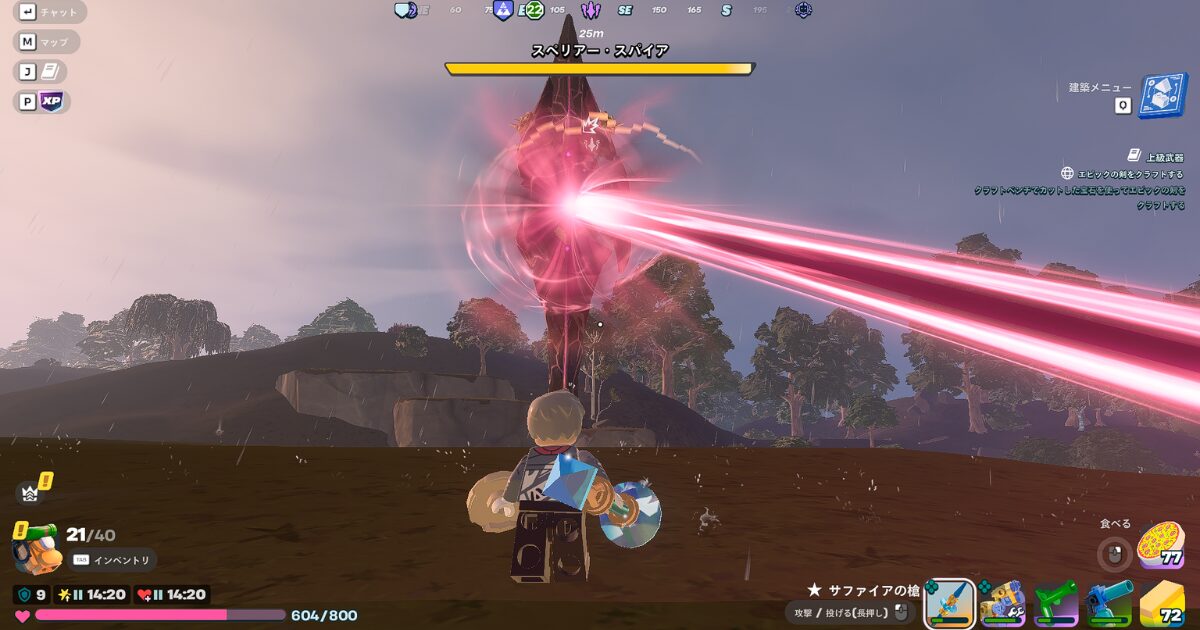The height and width of the screenshot is (630, 1200).
Task: Open the backpack inventory icon
Action: [34, 548]
